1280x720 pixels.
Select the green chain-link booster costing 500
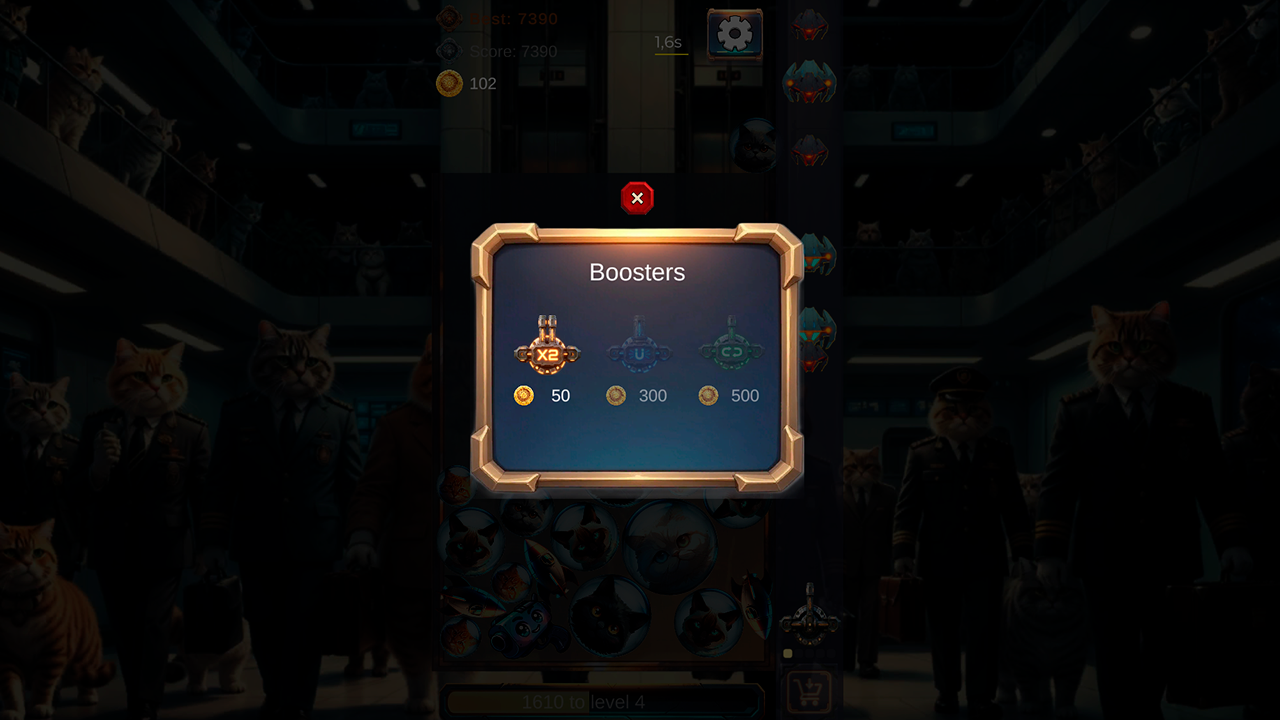[732, 352]
